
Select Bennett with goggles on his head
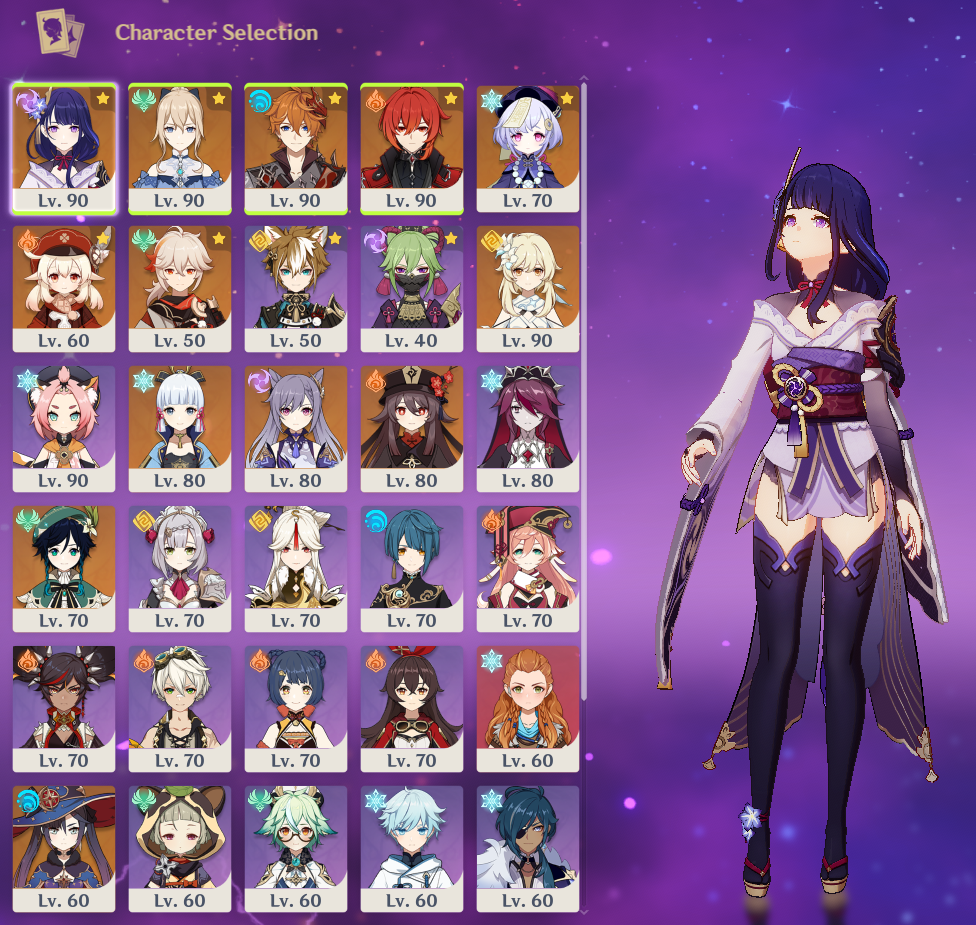pos(180,708)
